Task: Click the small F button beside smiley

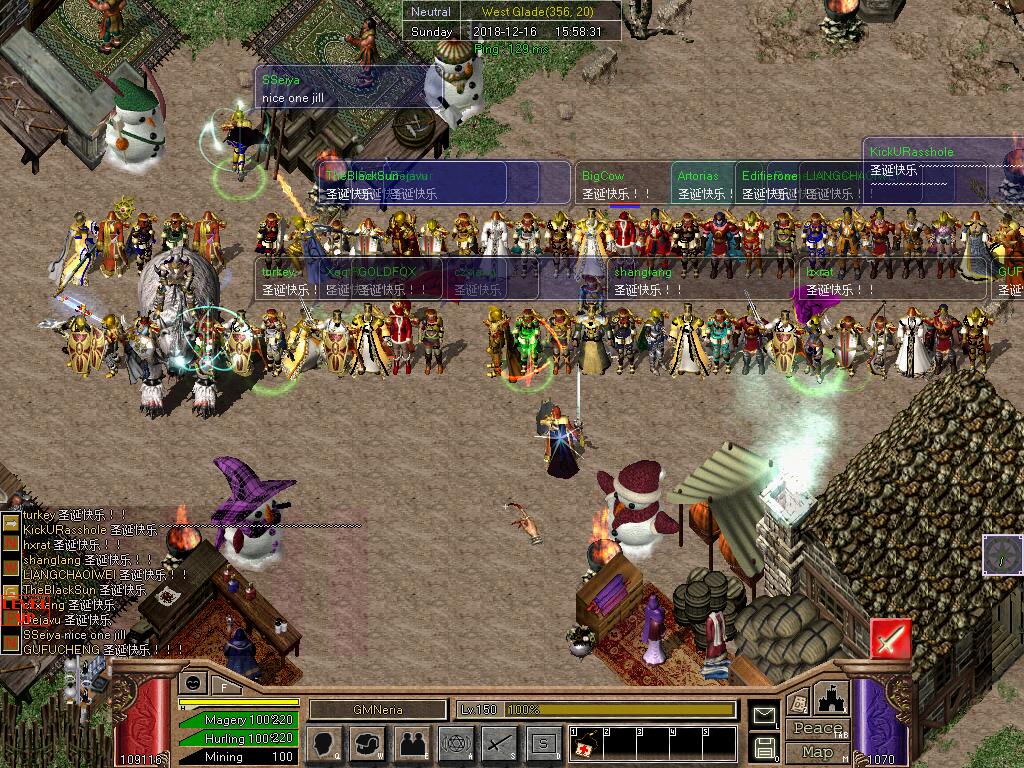Action: point(224,685)
